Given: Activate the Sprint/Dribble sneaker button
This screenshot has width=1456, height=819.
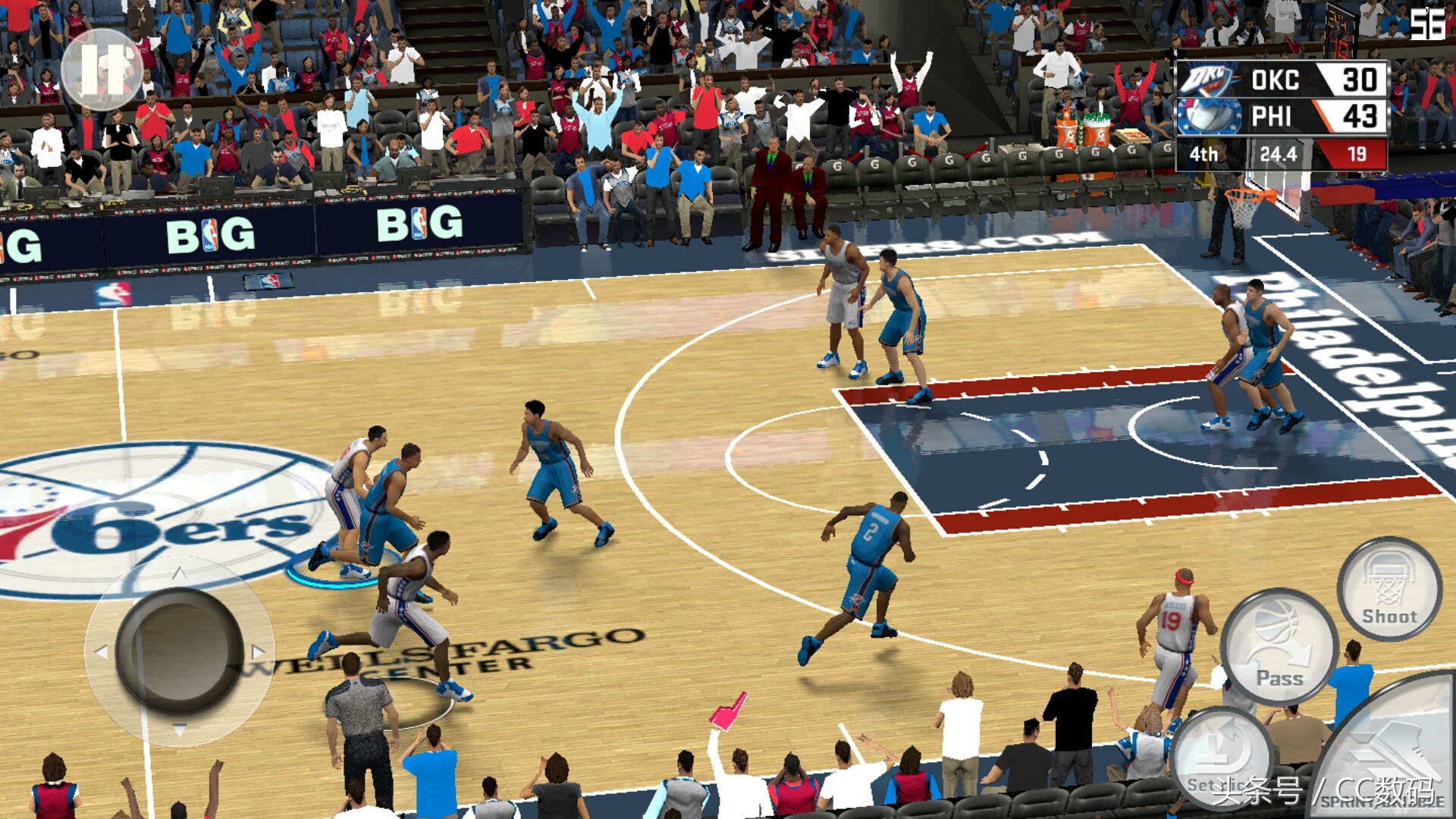Looking at the screenshot, I should pos(1395,753).
